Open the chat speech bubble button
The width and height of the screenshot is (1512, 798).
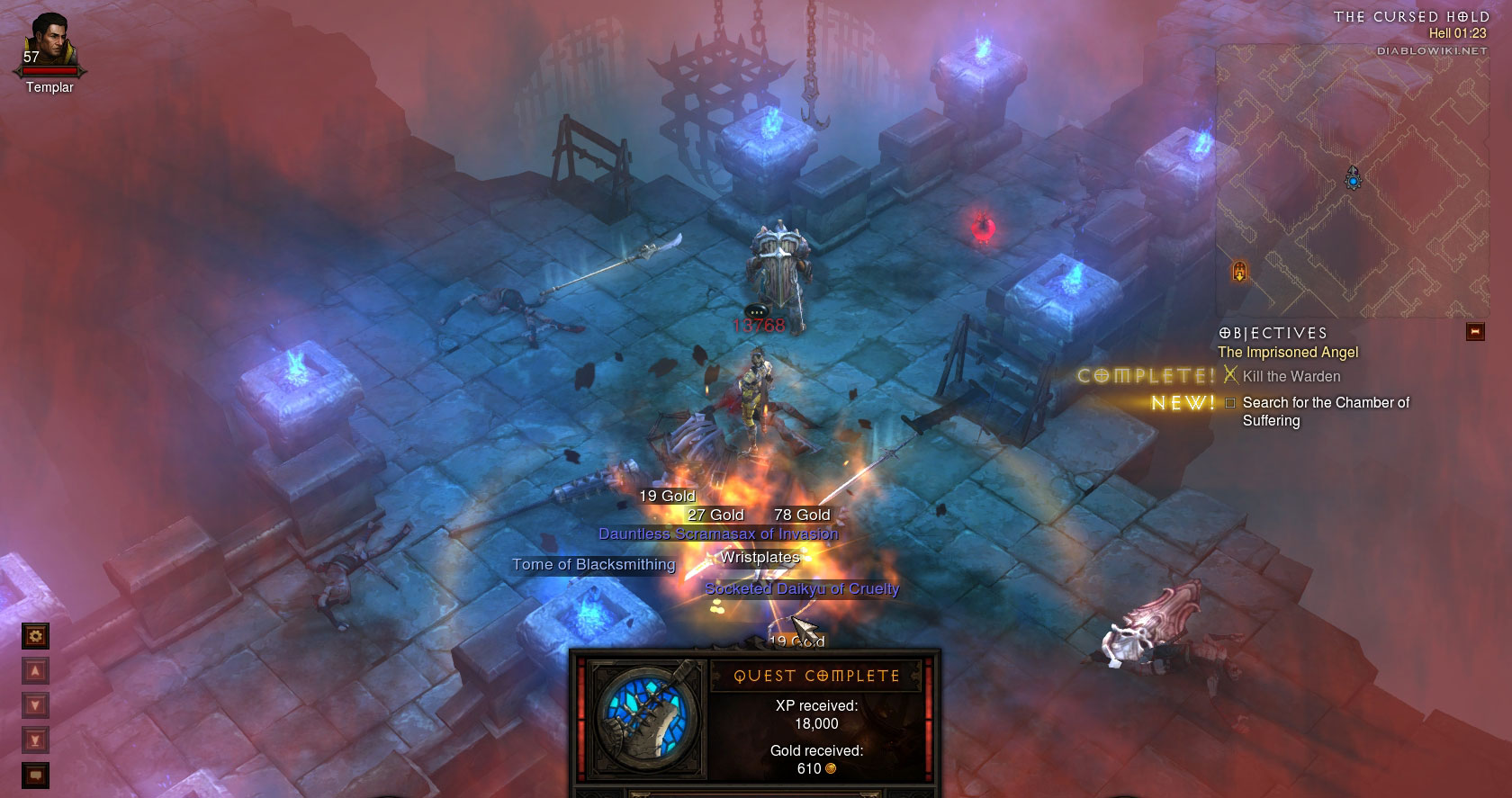click(x=35, y=775)
